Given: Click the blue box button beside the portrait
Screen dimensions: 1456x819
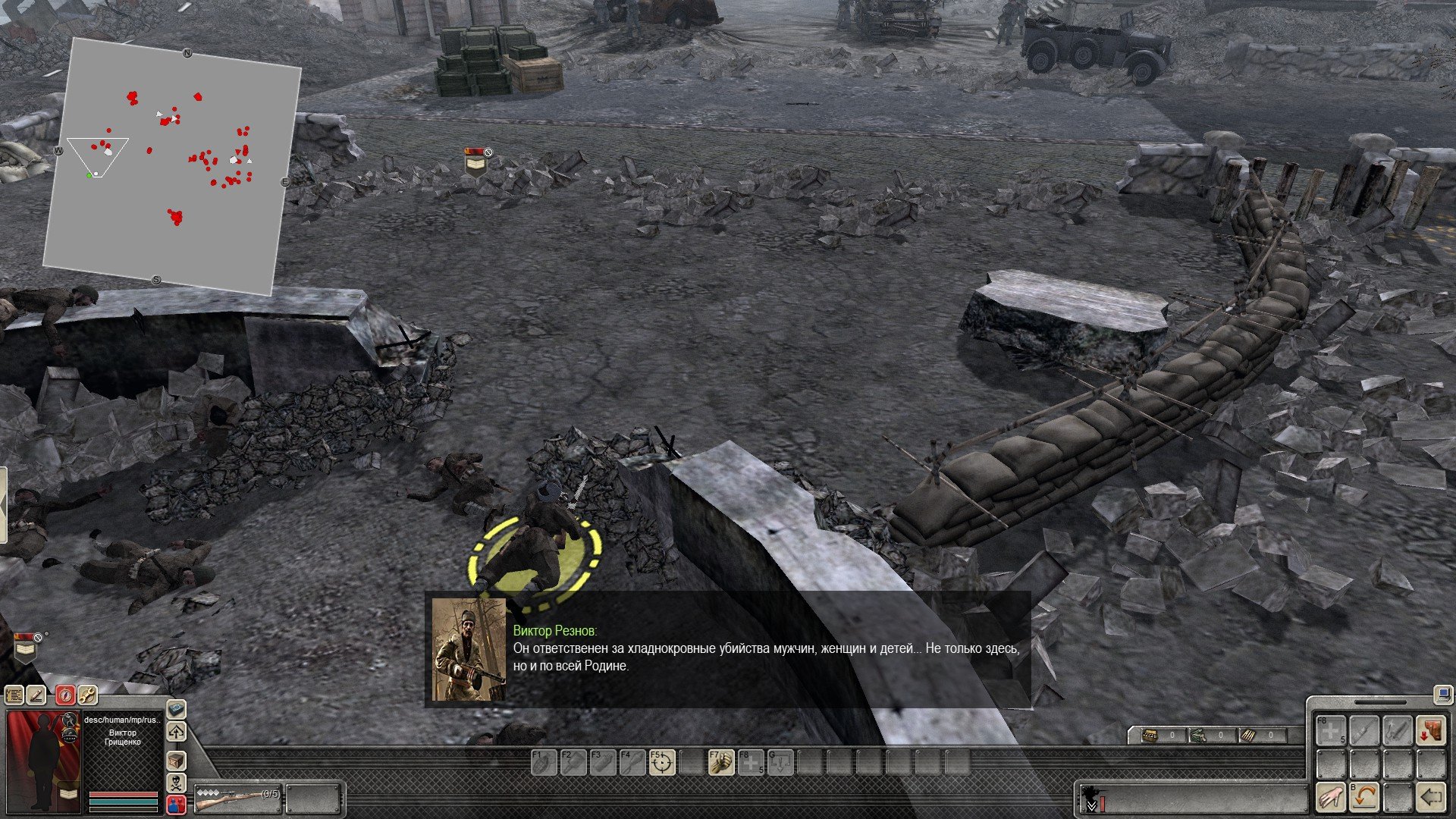Looking at the screenshot, I should [176, 710].
